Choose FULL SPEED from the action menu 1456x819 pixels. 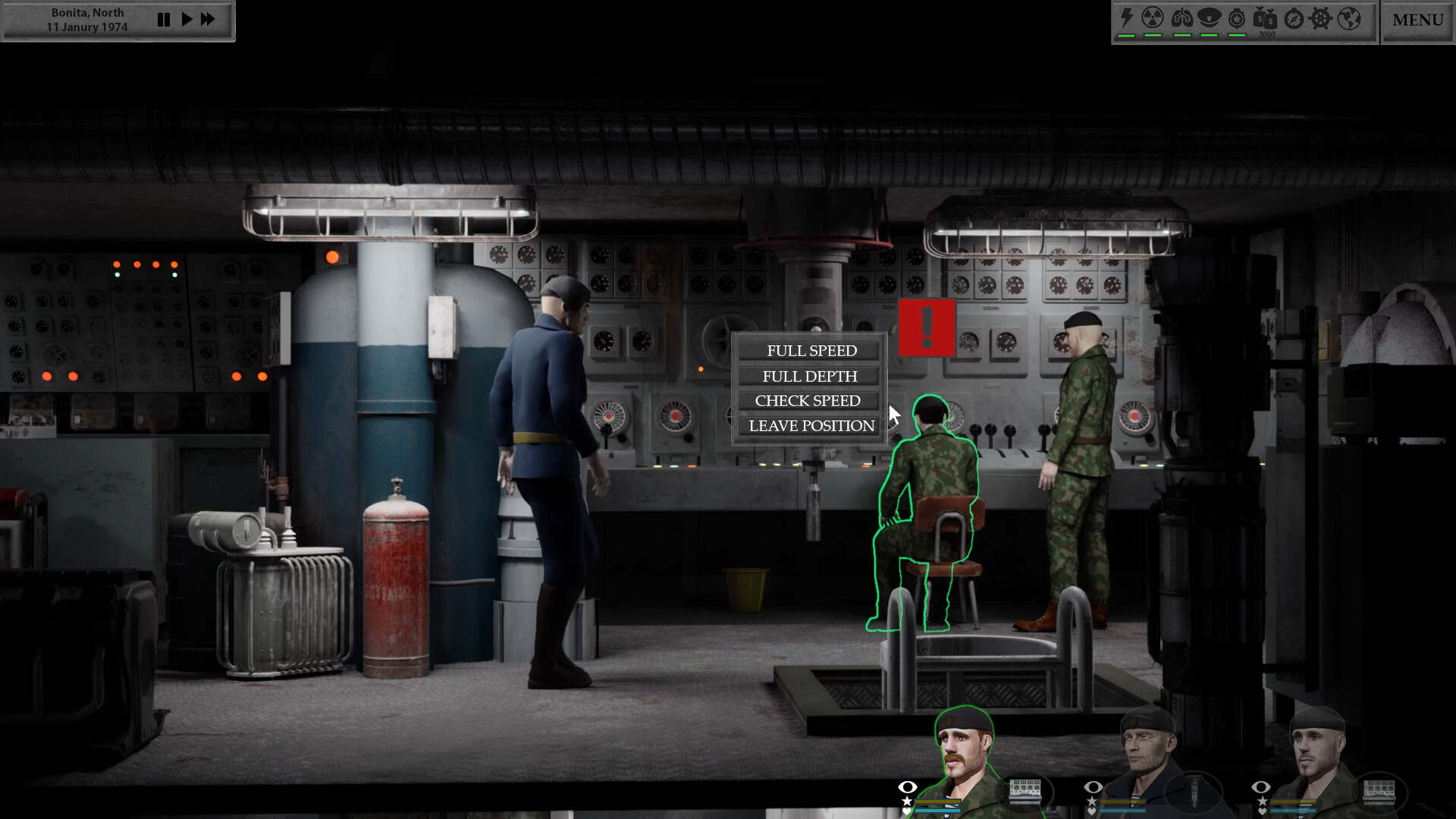tap(811, 350)
